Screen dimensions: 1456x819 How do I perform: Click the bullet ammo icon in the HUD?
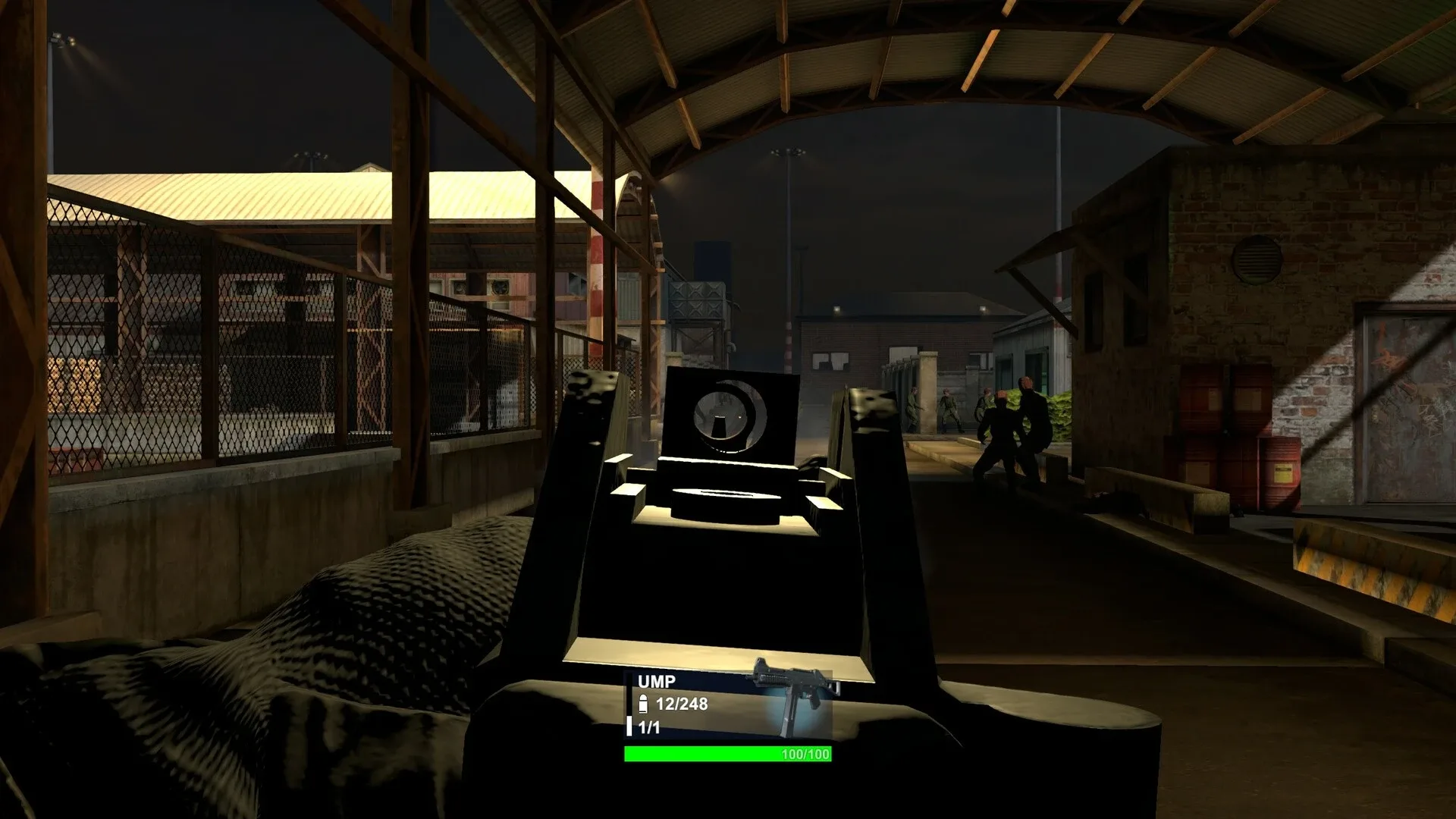[x=643, y=704]
